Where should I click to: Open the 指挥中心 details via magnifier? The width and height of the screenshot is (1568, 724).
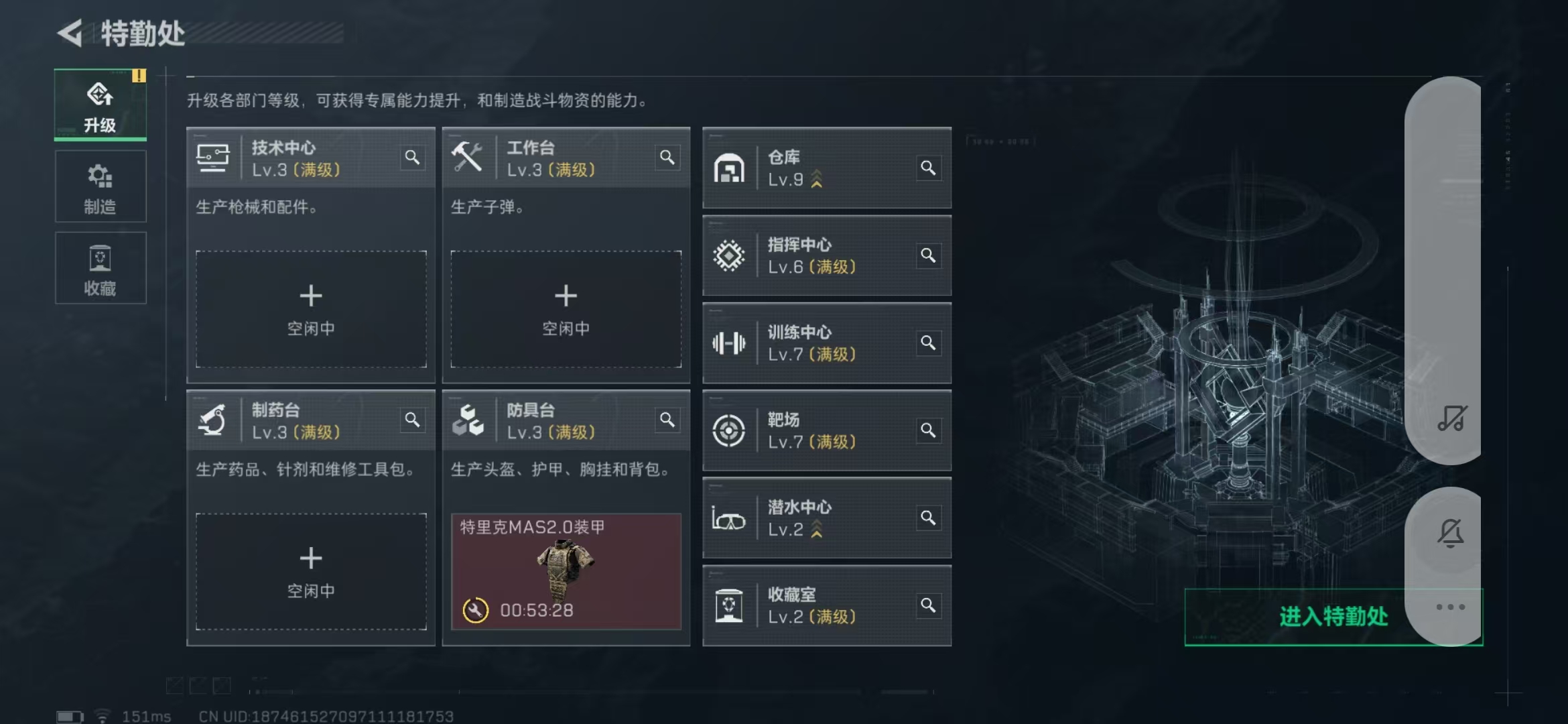[929, 255]
